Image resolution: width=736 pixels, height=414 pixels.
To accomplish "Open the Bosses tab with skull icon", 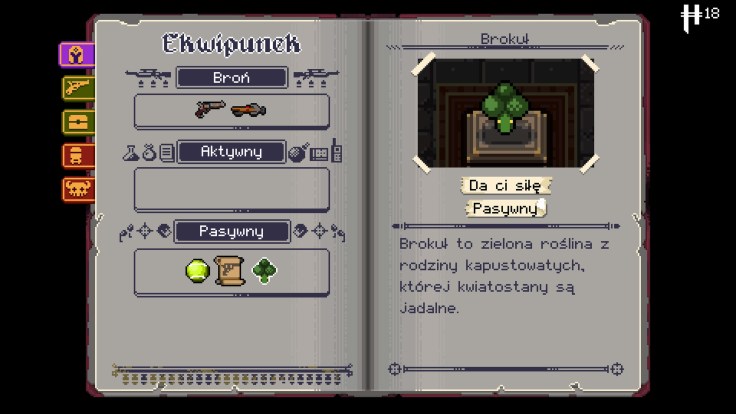I will point(77,188).
